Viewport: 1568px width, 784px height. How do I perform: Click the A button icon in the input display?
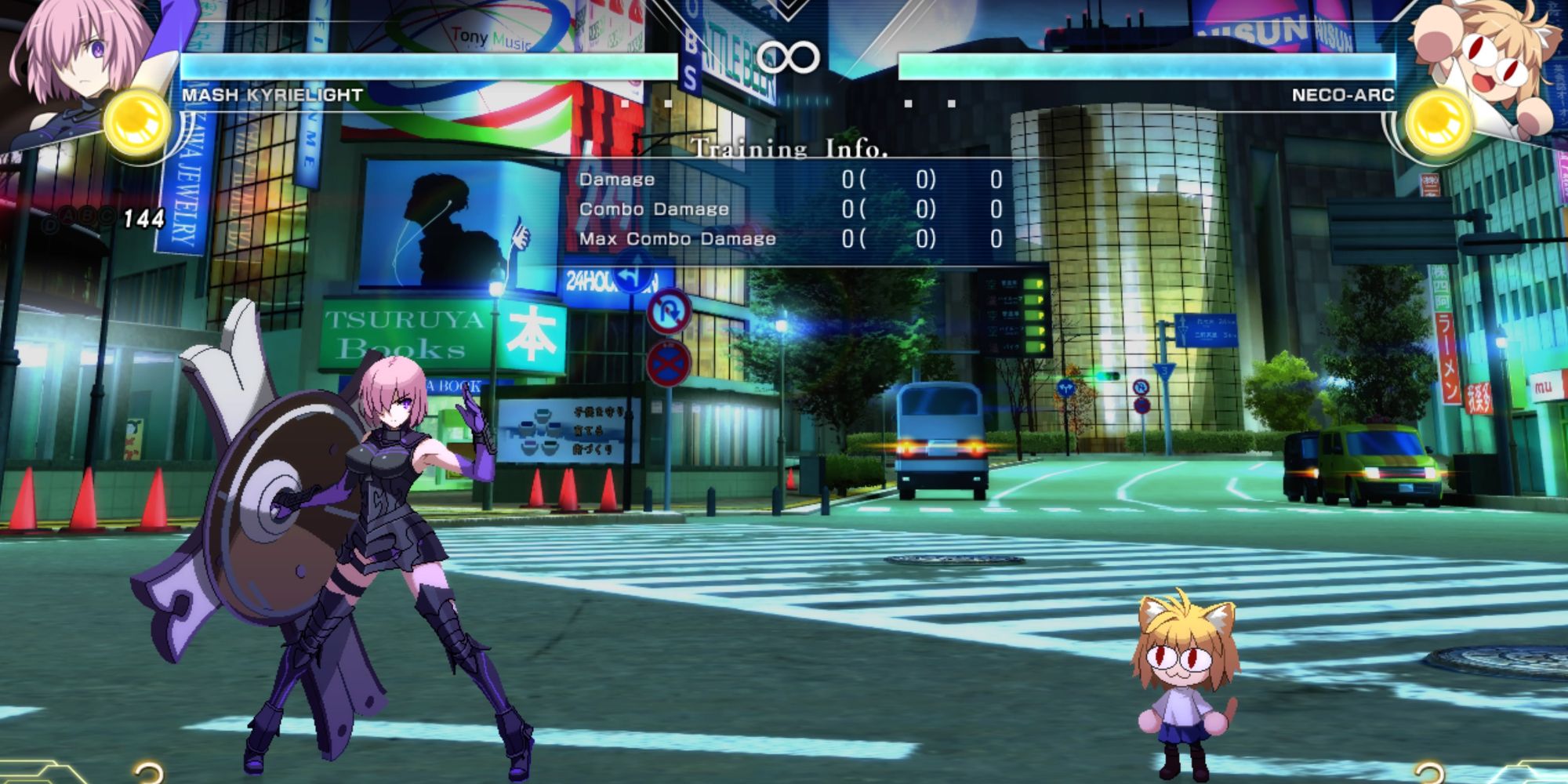click(x=68, y=215)
